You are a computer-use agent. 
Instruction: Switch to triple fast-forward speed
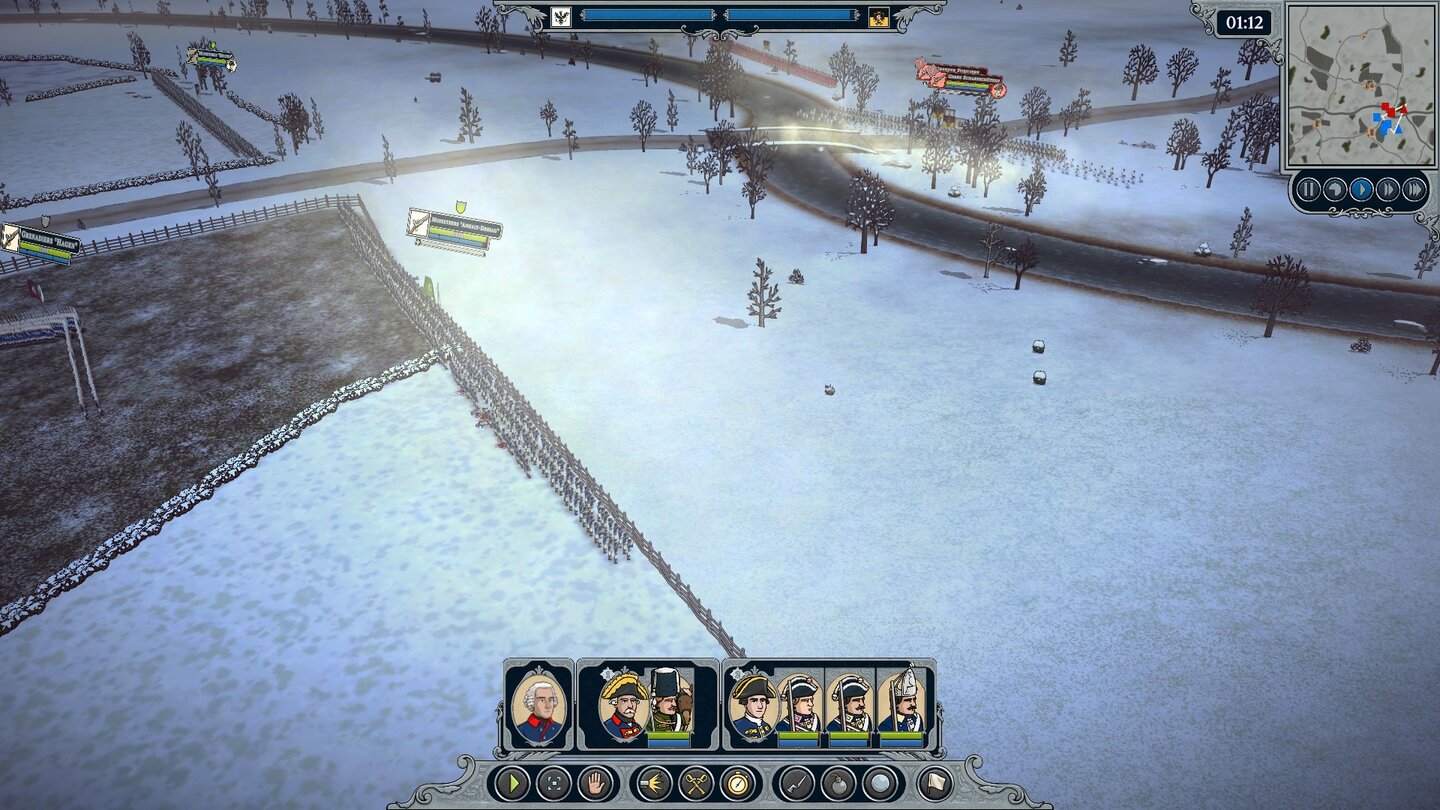coord(1414,189)
